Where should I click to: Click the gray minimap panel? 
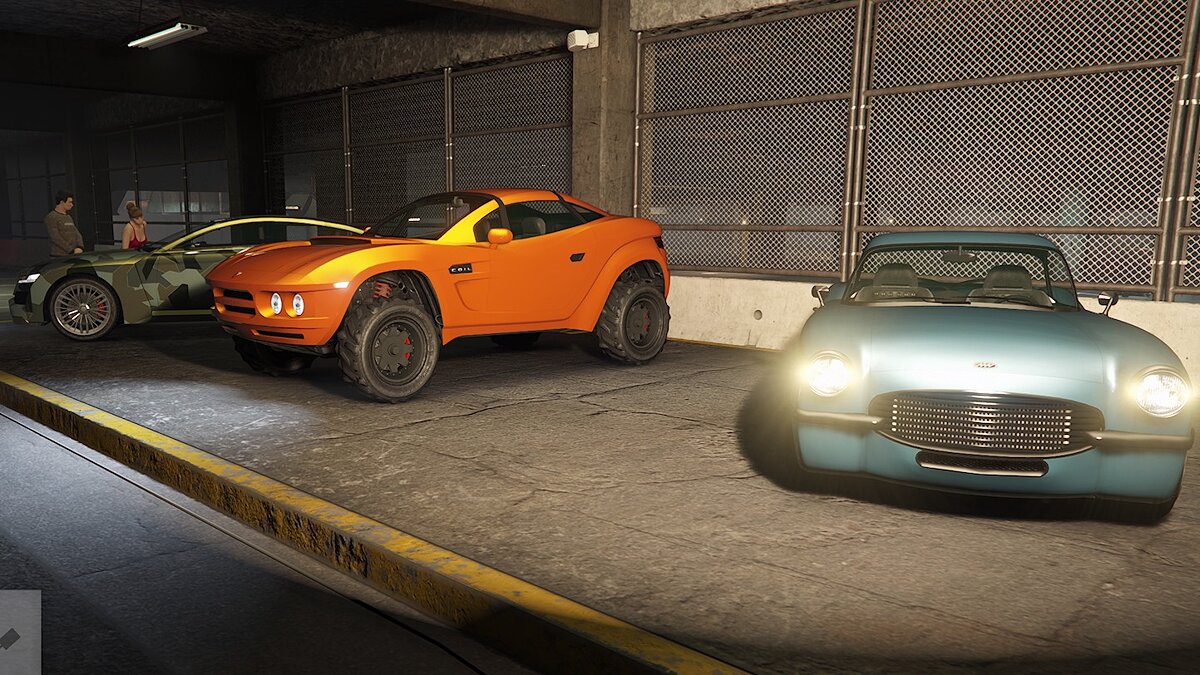(x=19, y=633)
